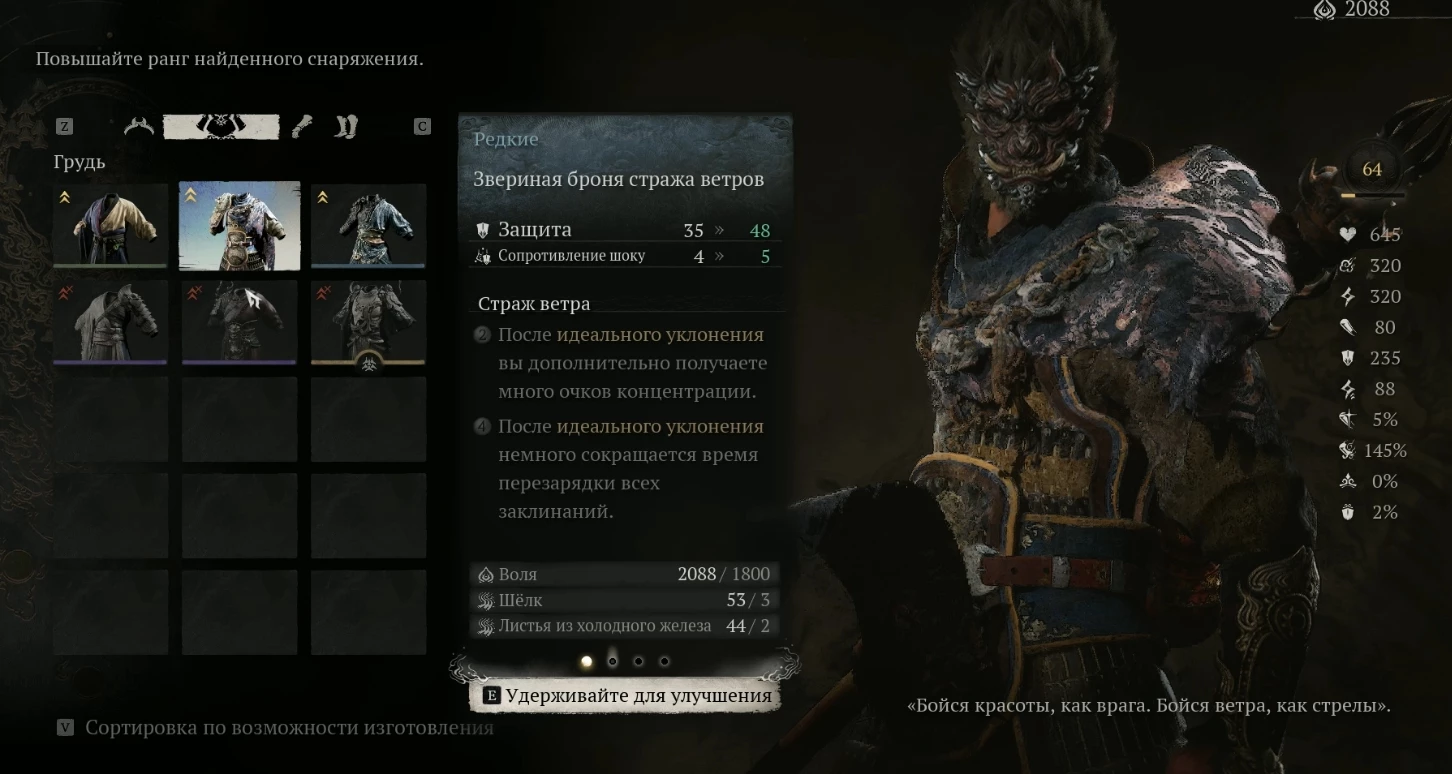The height and width of the screenshot is (774, 1452).
Task: Switch to the headgear category tab
Action: pyautogui.click(x=140, y=127)
